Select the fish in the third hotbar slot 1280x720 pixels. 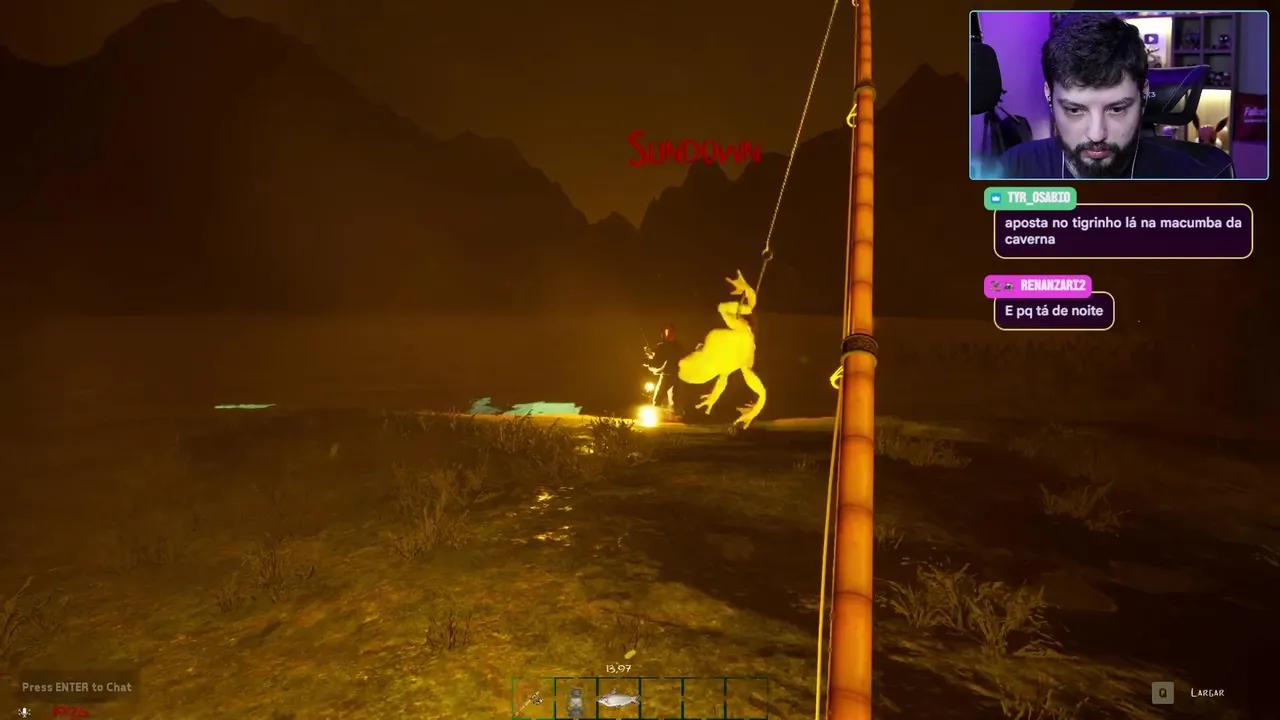[x=620, y=697]
